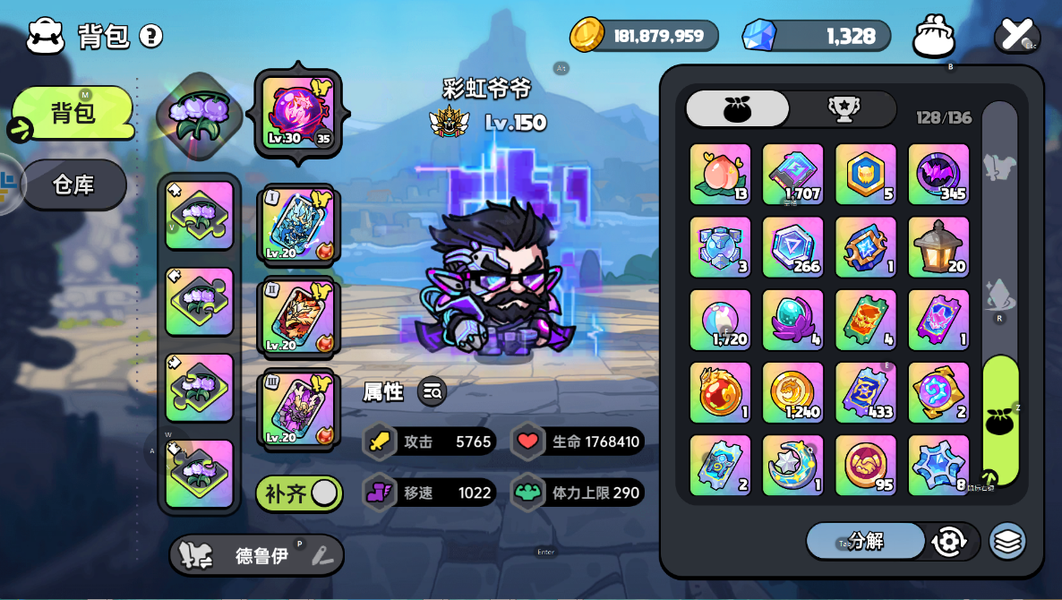The image size is (1062, 600).
Task: Switch to the trophy inventory tab
Action: 843,109
